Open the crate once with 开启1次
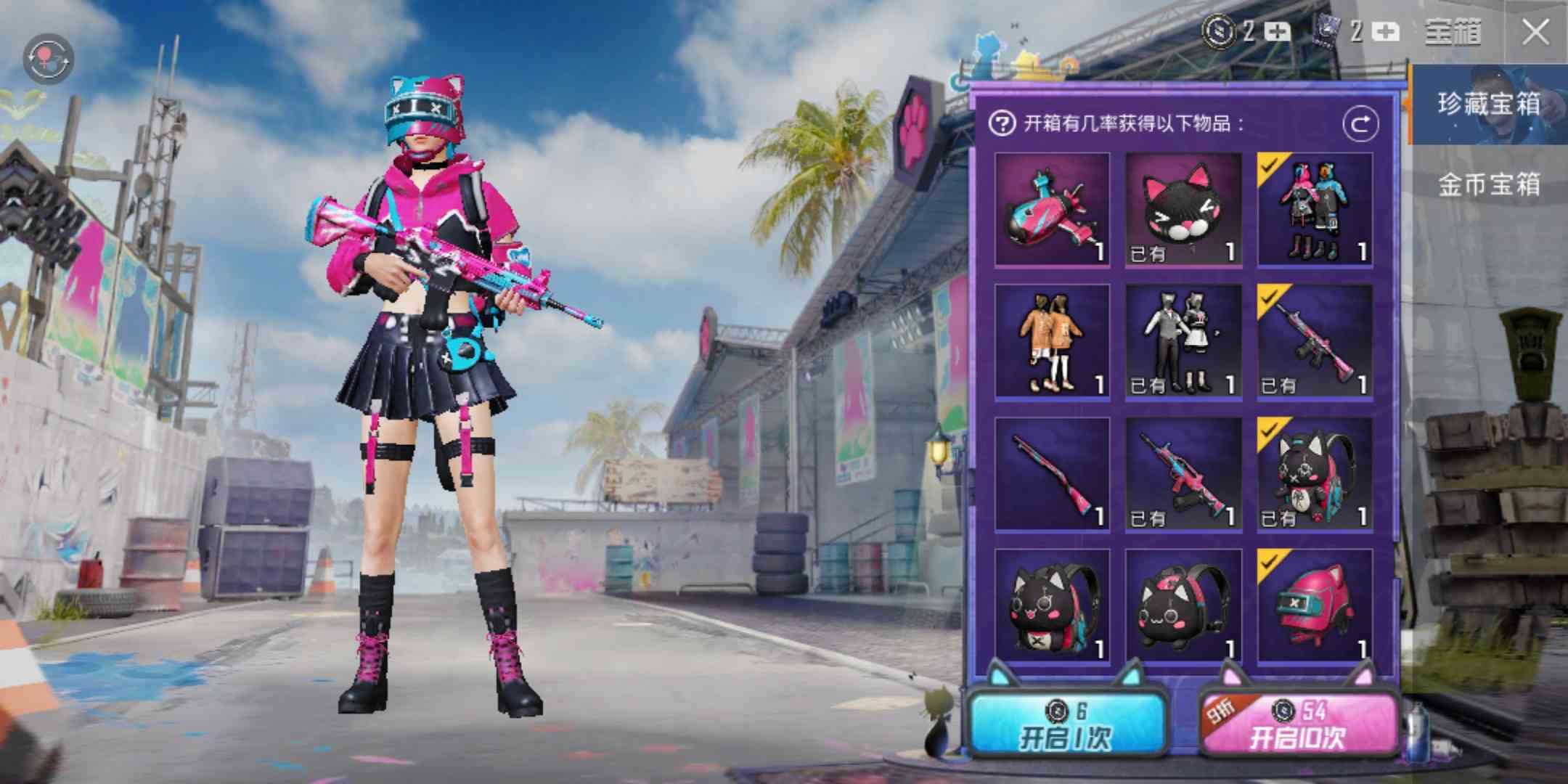Screen dimensions: 1568x784 point(1065,726)
